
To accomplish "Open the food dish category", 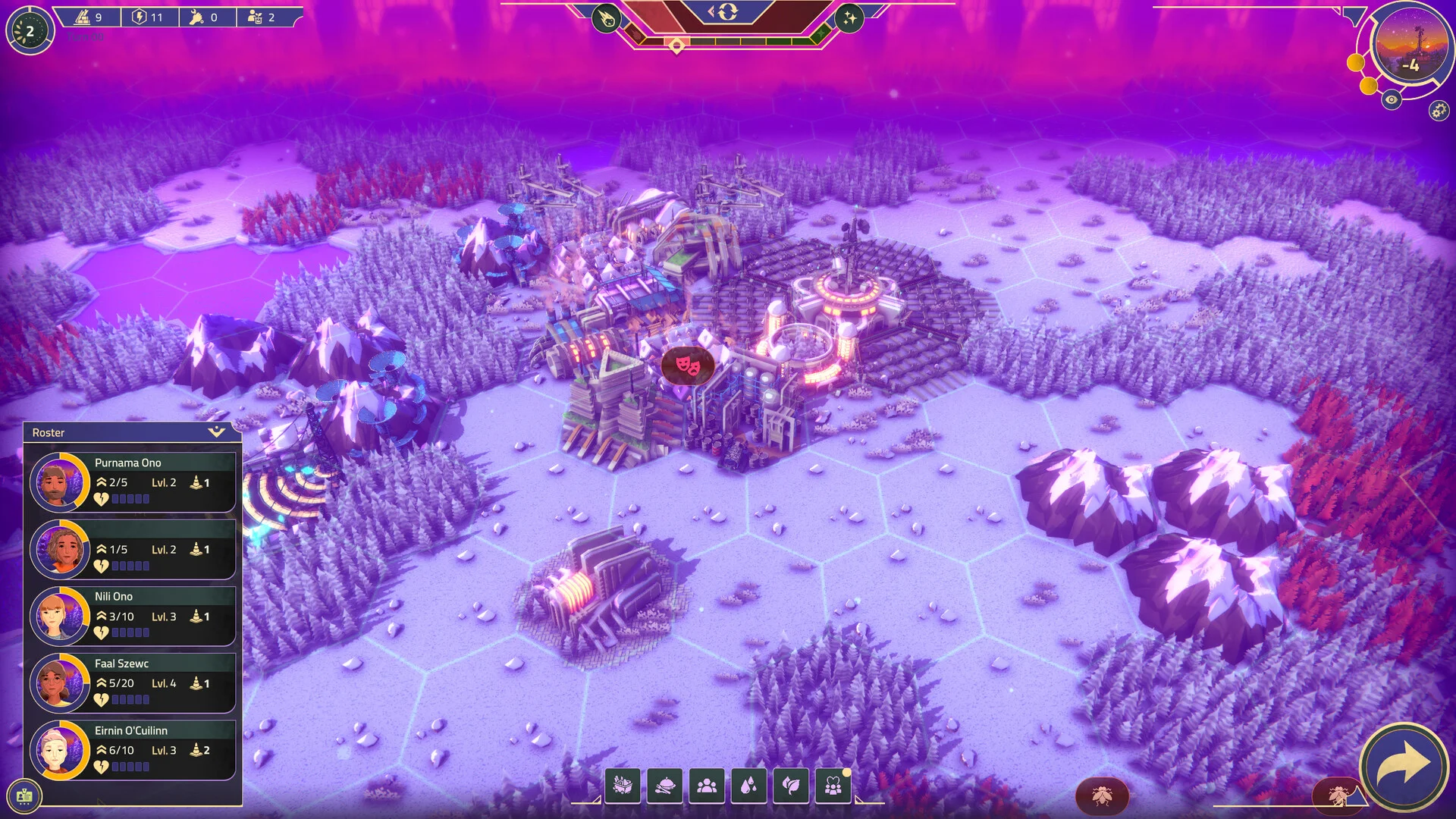I will coord(664,786).
